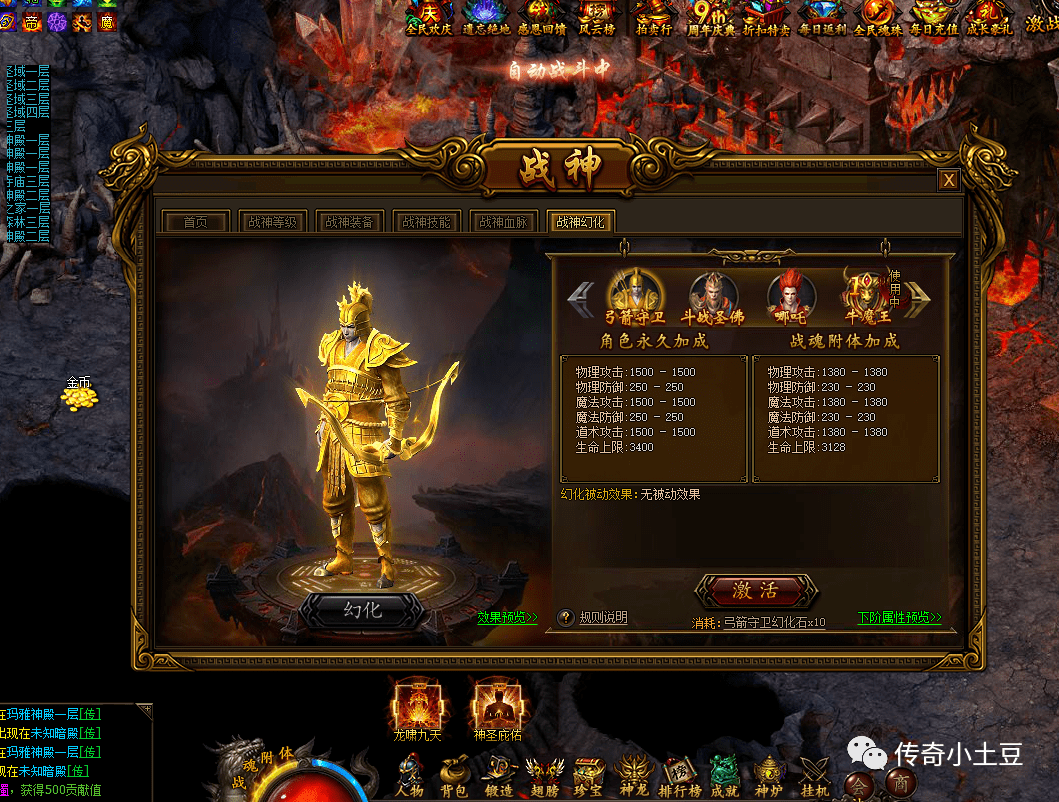Screen dimensions: 1059x802
Task: Open the 战神技能 tab
Action: coord(426,222)
